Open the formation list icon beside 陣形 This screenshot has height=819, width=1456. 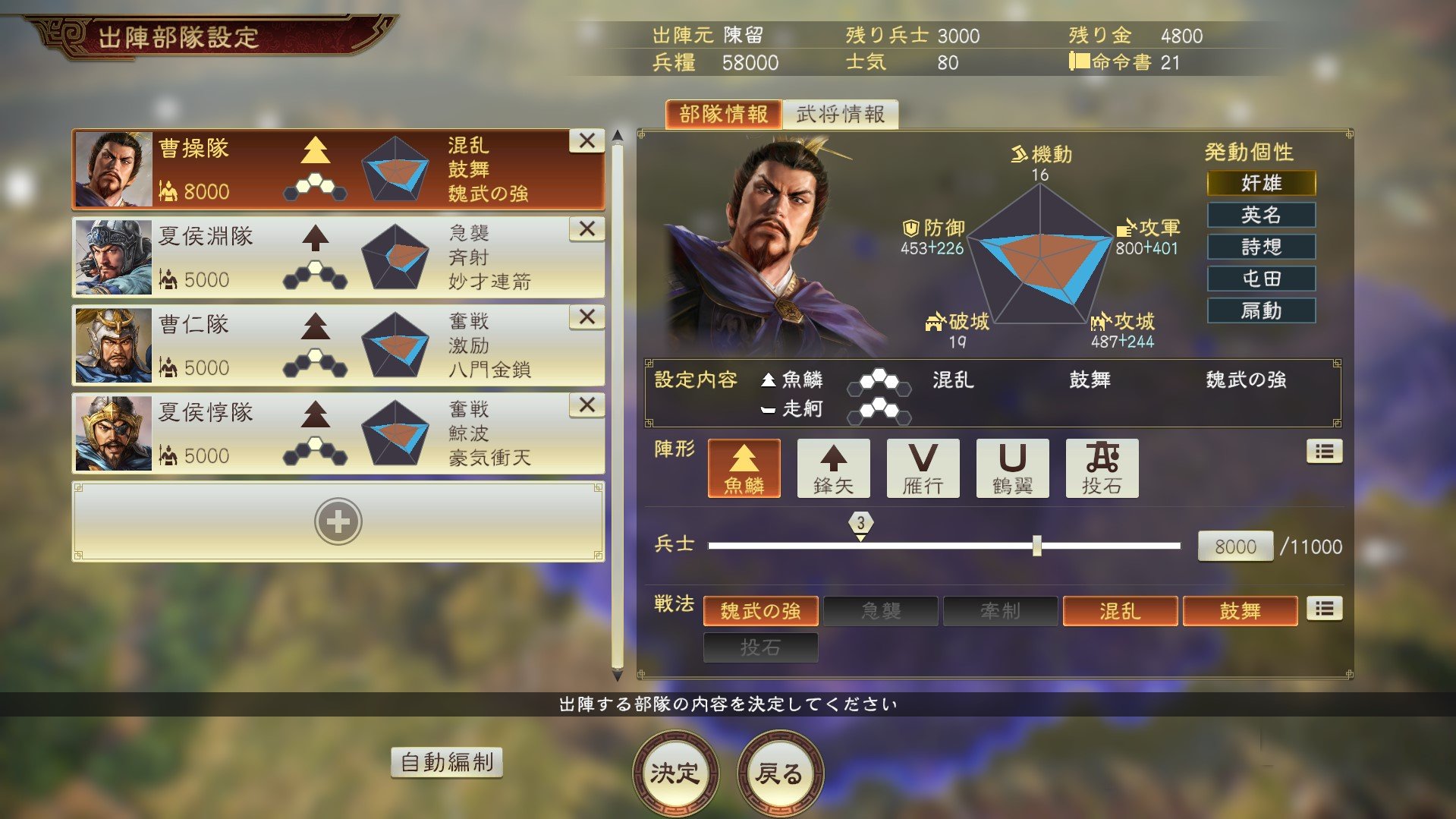point(1324,451)
